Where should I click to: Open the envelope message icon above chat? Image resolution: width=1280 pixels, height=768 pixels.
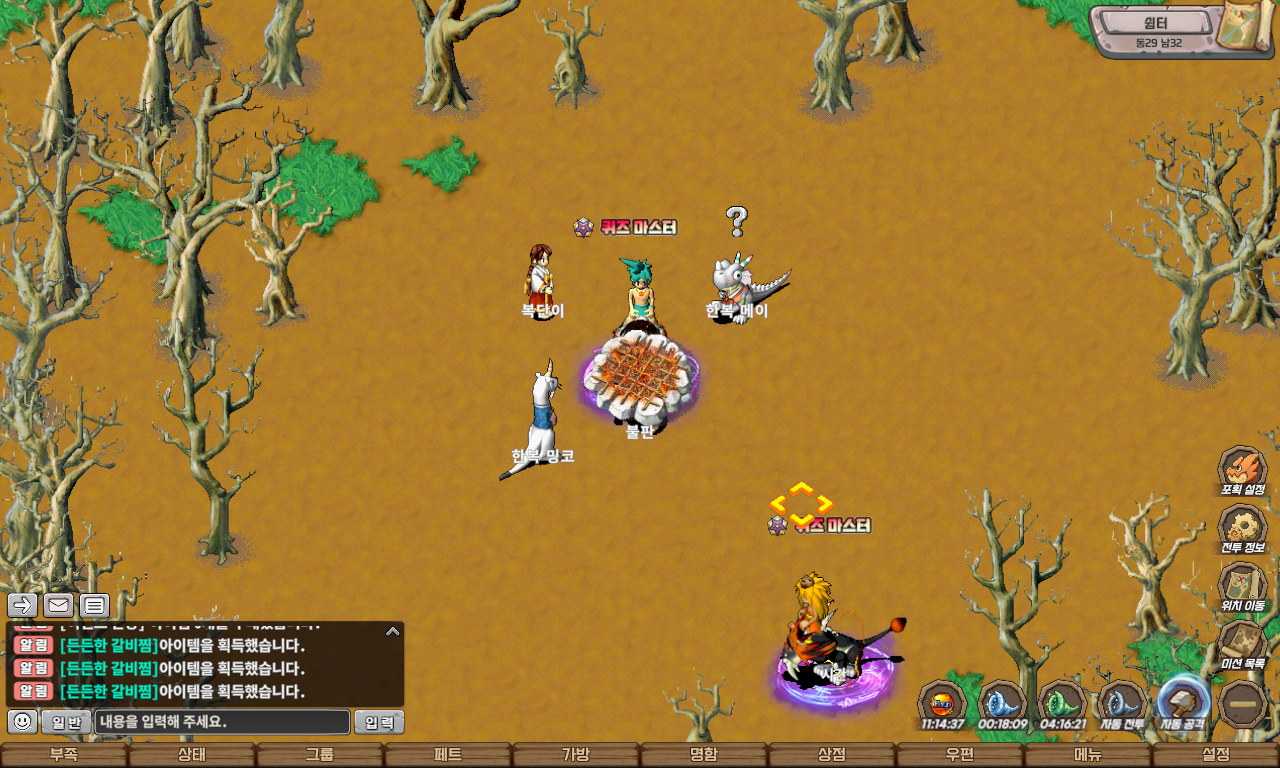[59, 605]
